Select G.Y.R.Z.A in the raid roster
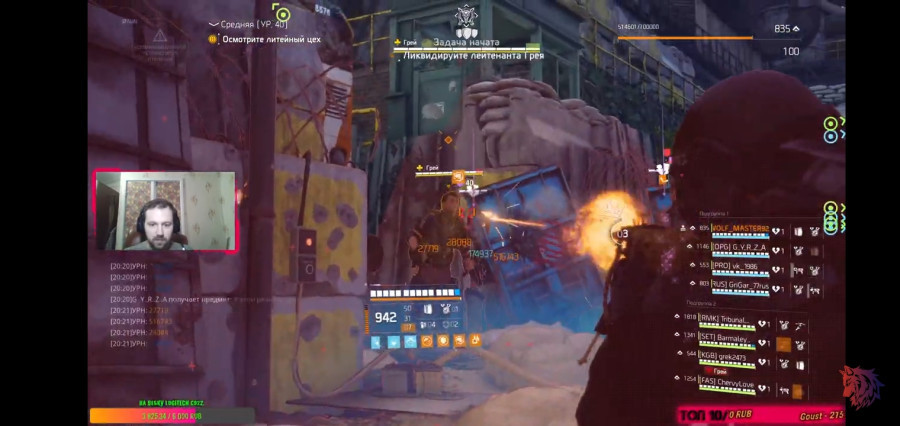900x426 pixels. click(x=740, y=246)
